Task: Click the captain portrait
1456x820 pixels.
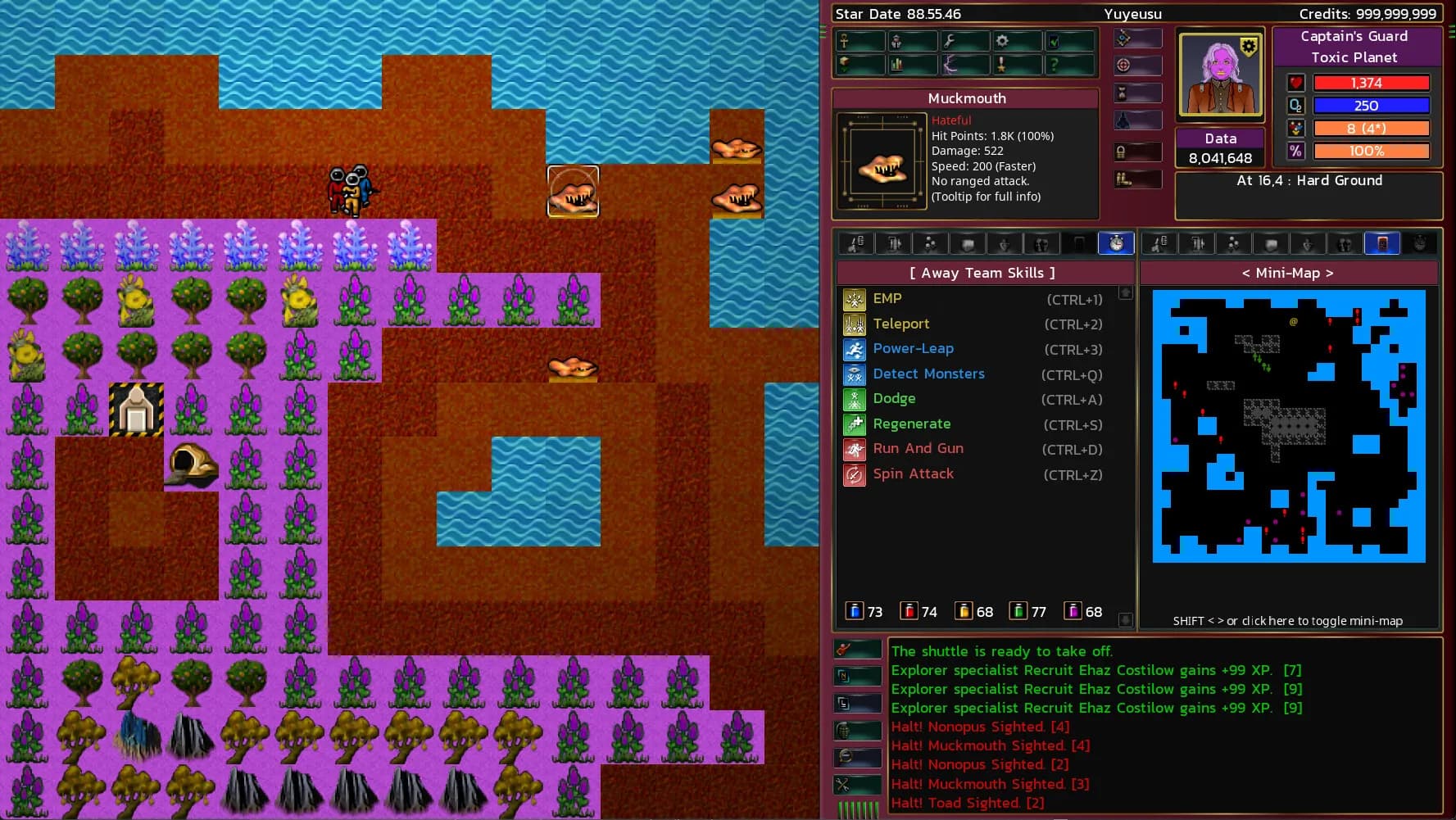Action: click(x=1219, y=75)
